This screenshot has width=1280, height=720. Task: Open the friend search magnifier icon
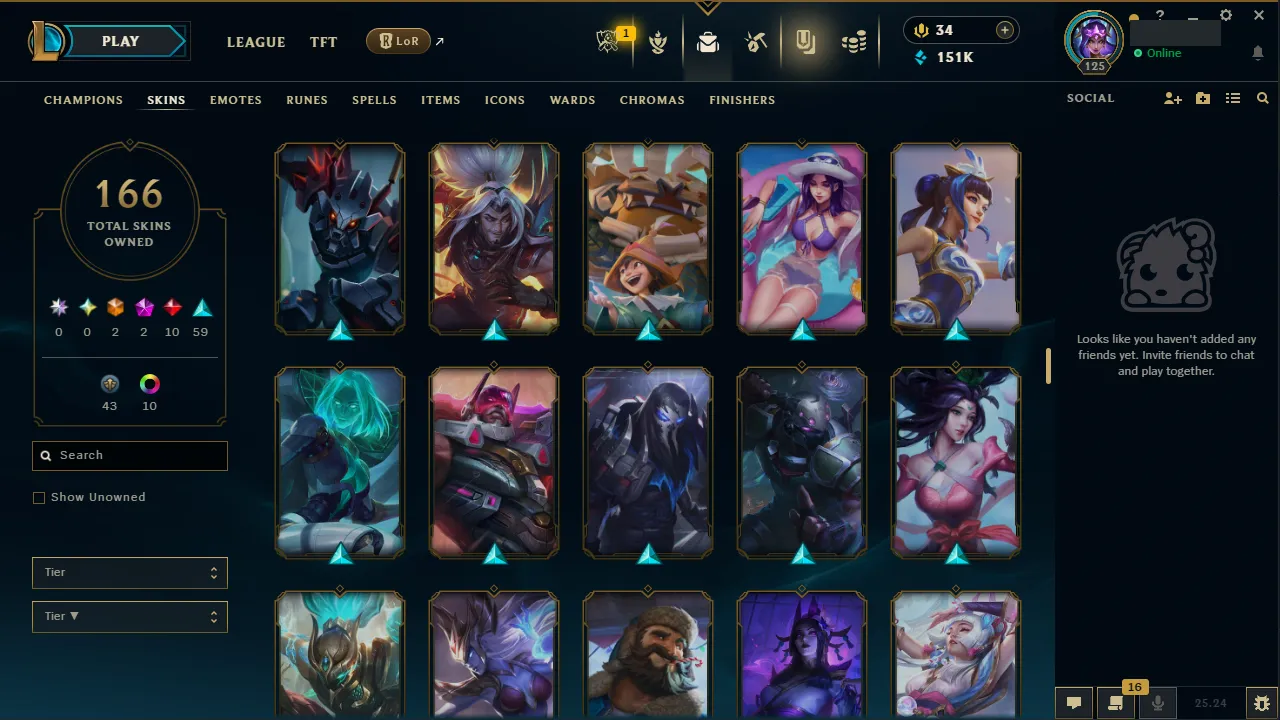coord(1262,98)
